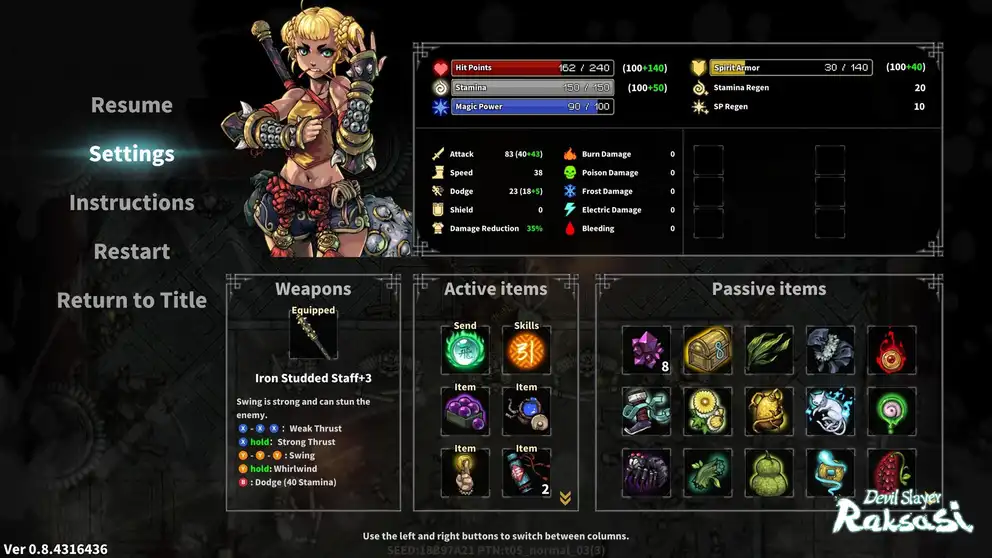The width and height of the screenshot is (992, 558).
Task: Select the green gourd passive item
Action: pyautogui.click(x=768, y=472)
